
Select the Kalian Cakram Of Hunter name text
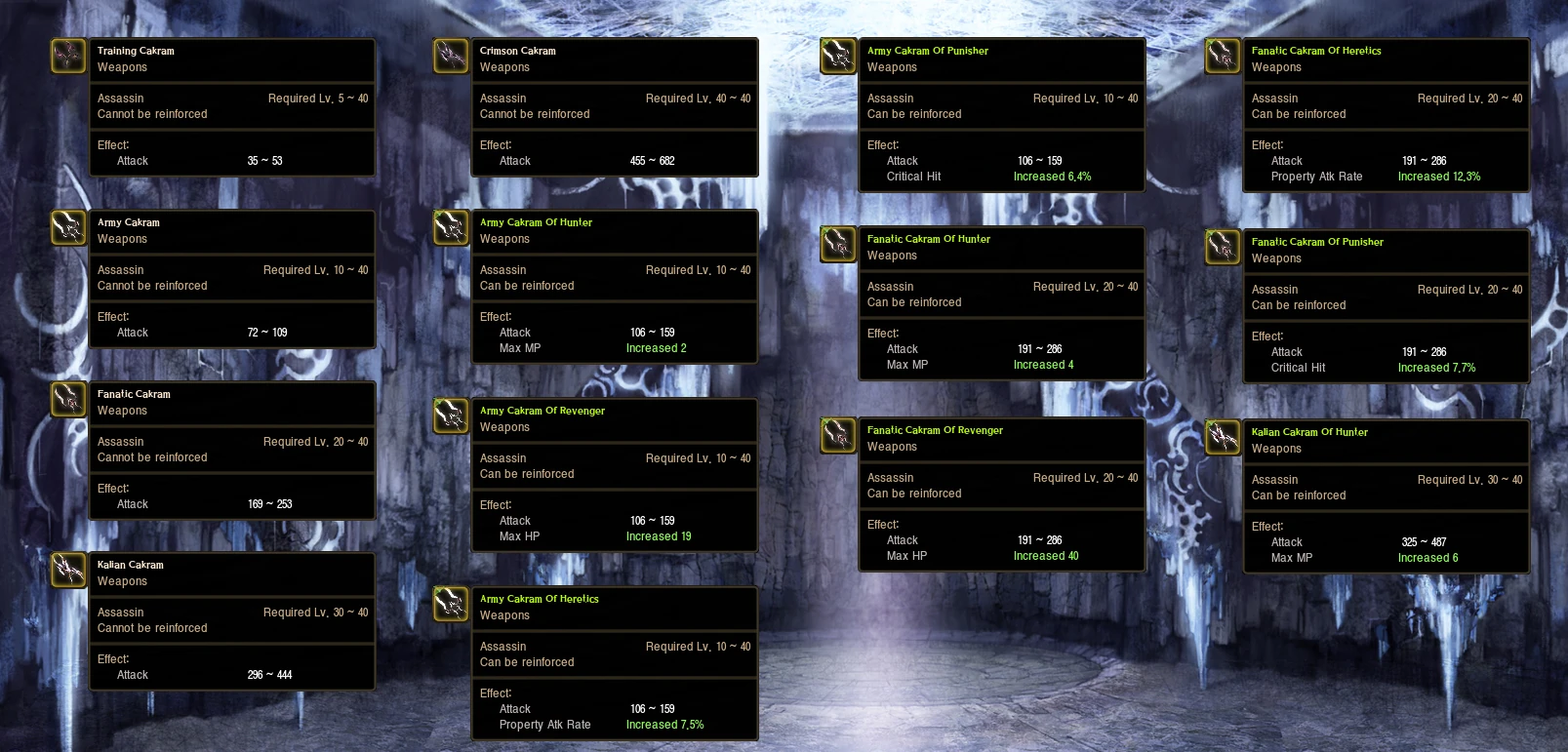pos(1310,431)
